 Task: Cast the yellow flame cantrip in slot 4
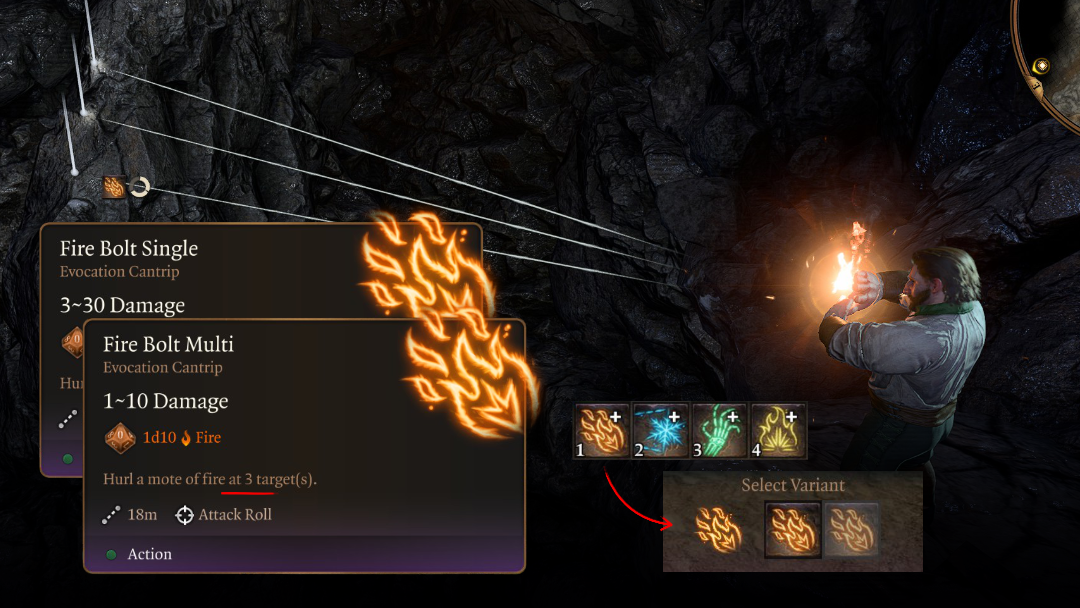(778, 431)
